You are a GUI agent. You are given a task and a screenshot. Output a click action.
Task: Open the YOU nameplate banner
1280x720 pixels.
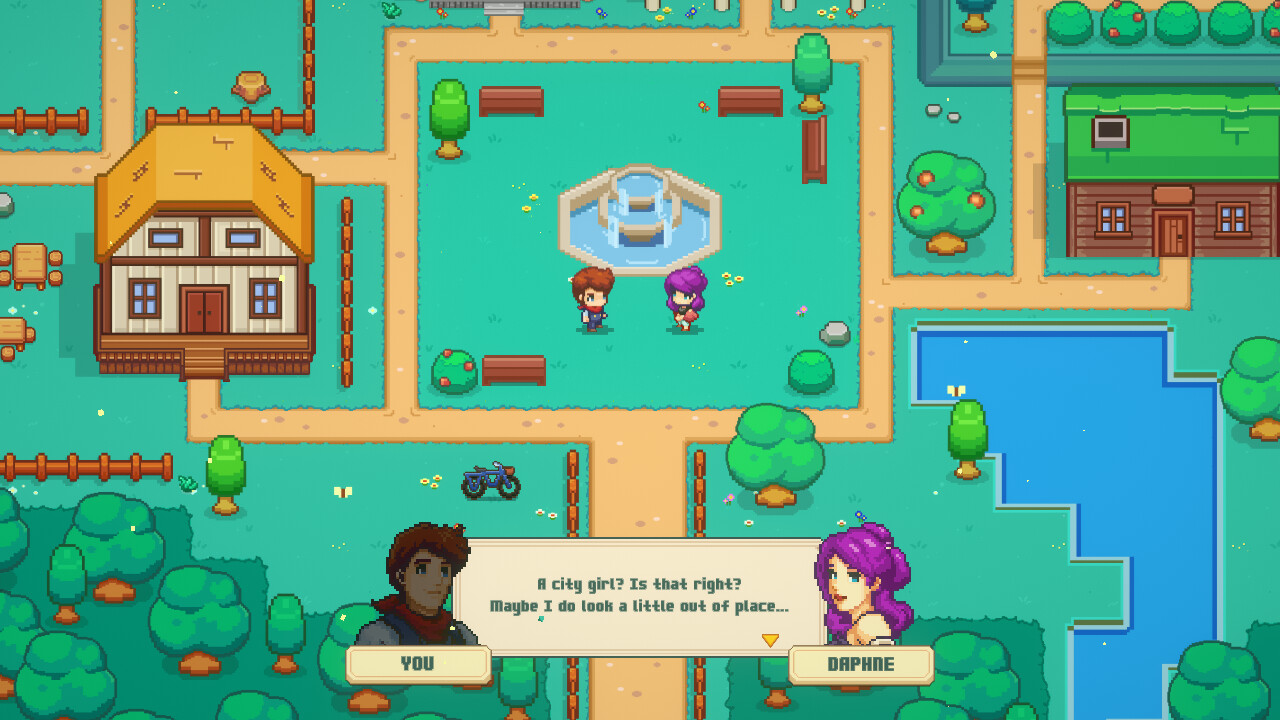419,663
